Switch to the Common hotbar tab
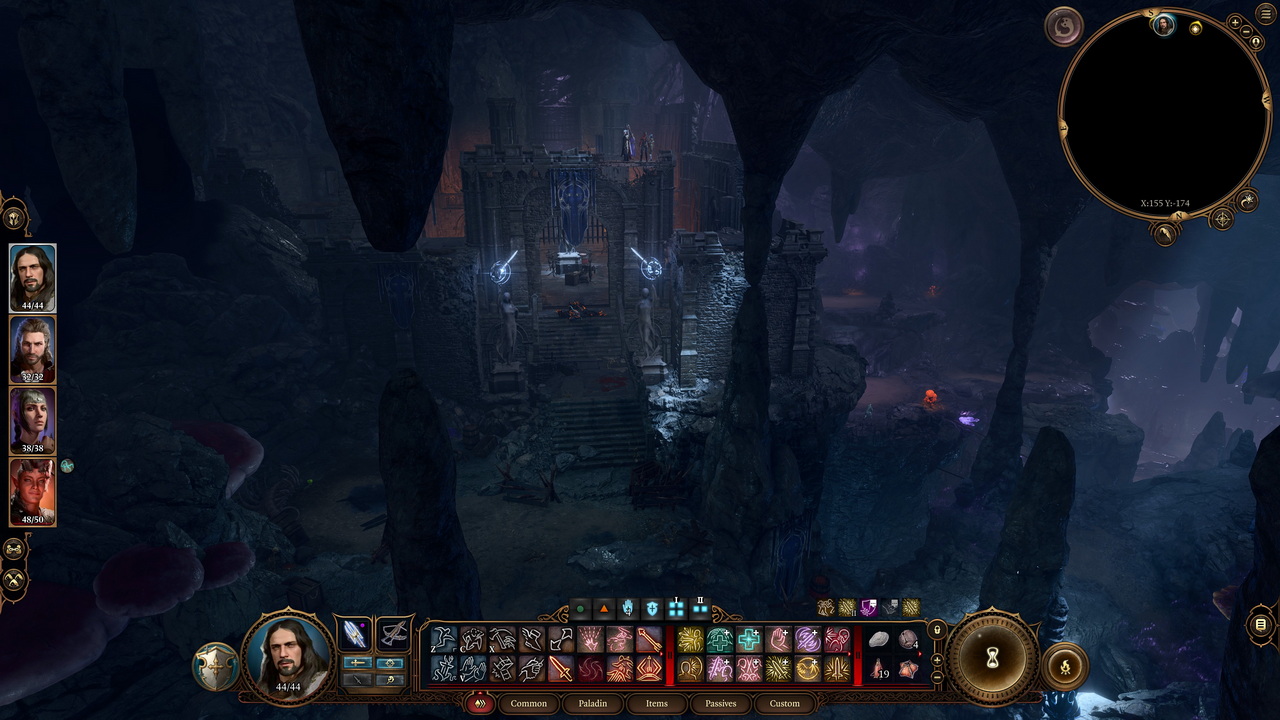1280x720 pixels. click(x=528, y=703)
